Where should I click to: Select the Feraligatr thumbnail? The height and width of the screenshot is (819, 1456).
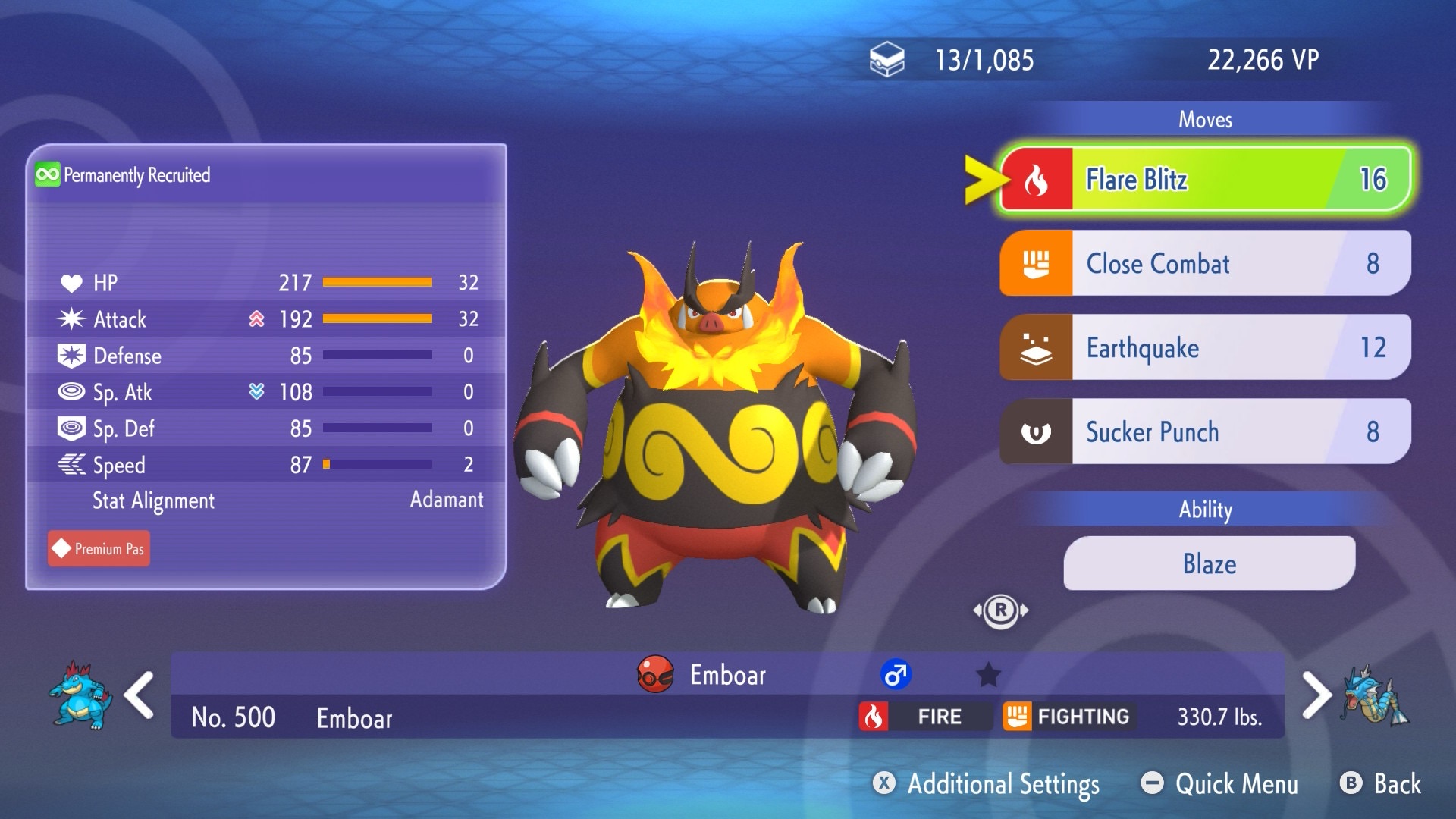(80, 695)
